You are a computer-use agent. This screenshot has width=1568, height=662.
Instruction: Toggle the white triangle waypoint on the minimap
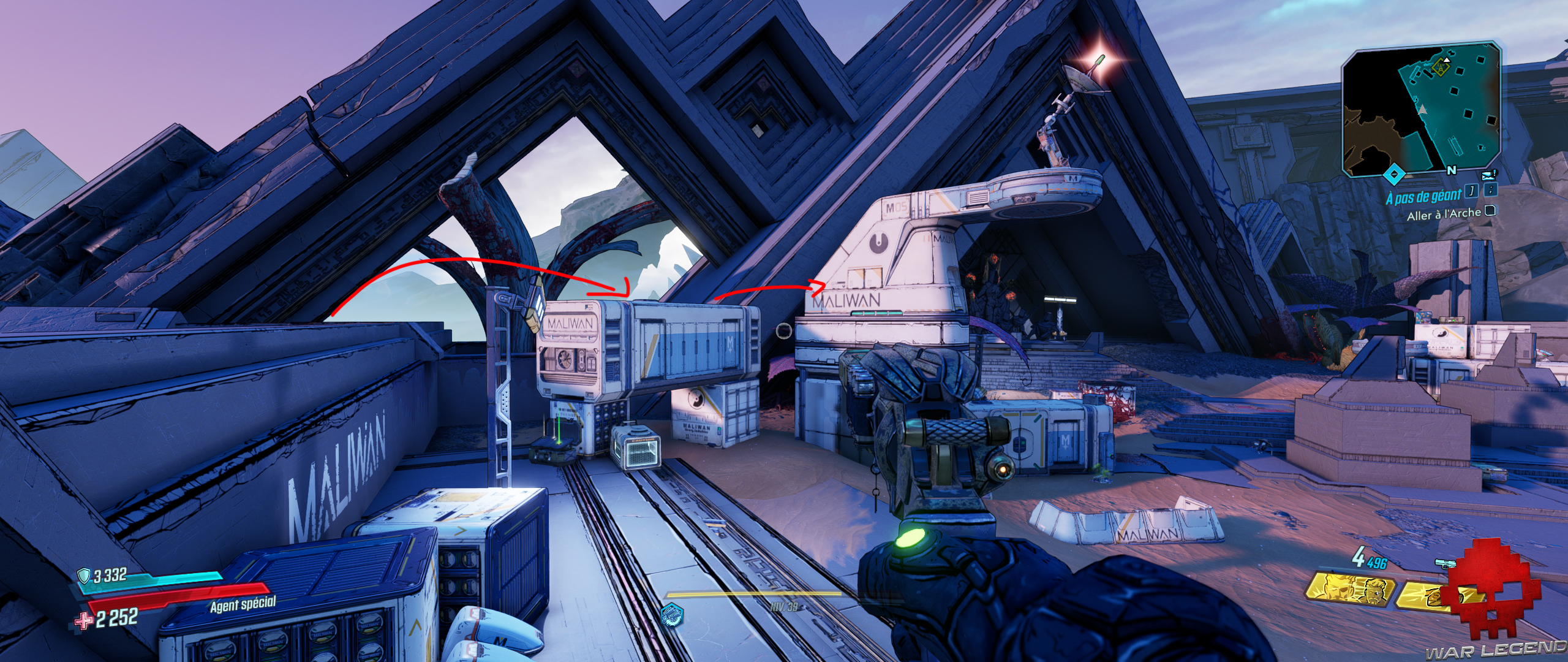click(1447, 60)
